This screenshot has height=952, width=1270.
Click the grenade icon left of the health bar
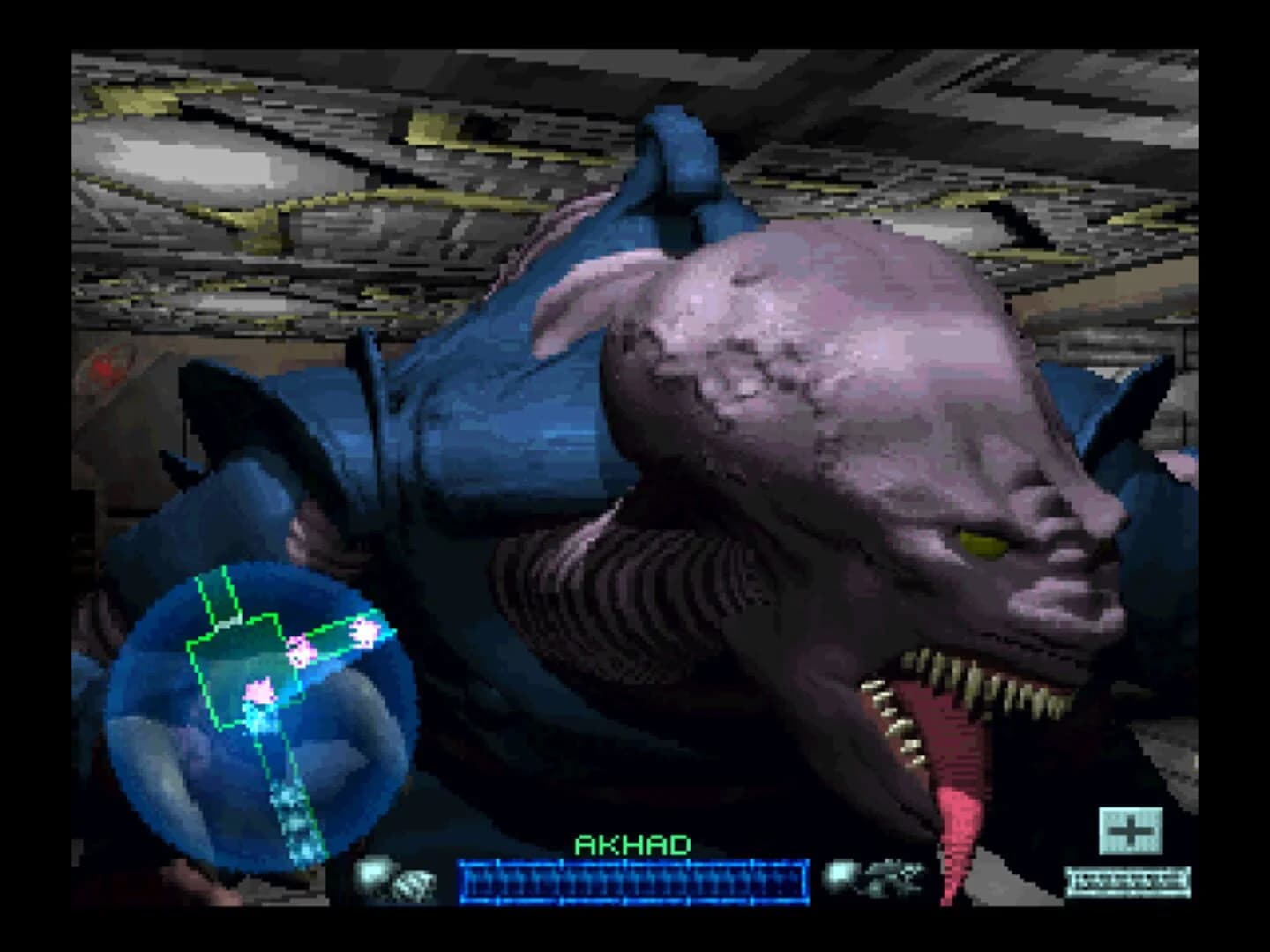[x=370, y=873]
